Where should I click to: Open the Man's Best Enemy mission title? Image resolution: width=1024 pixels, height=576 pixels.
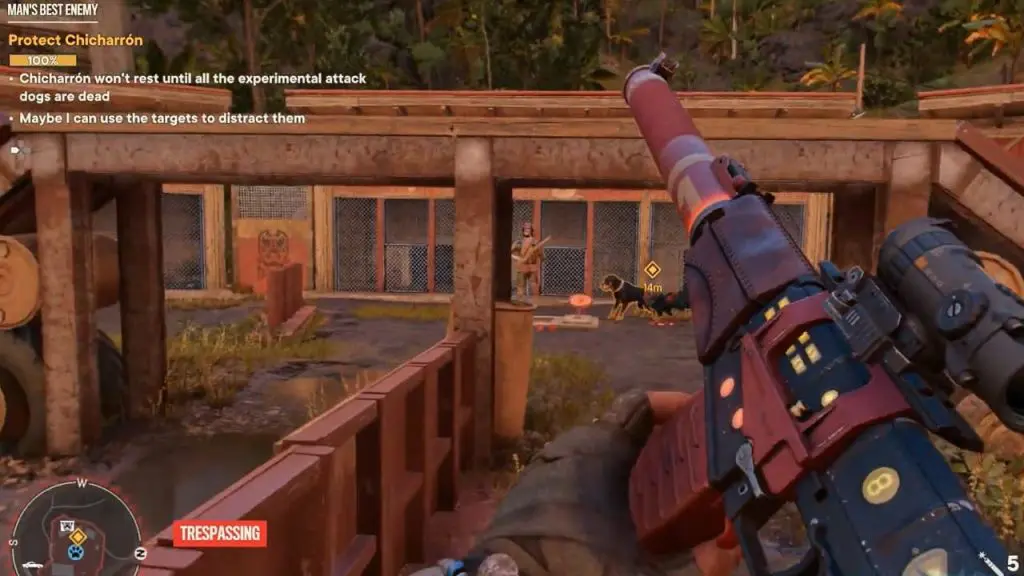click(x=52, y=11)
